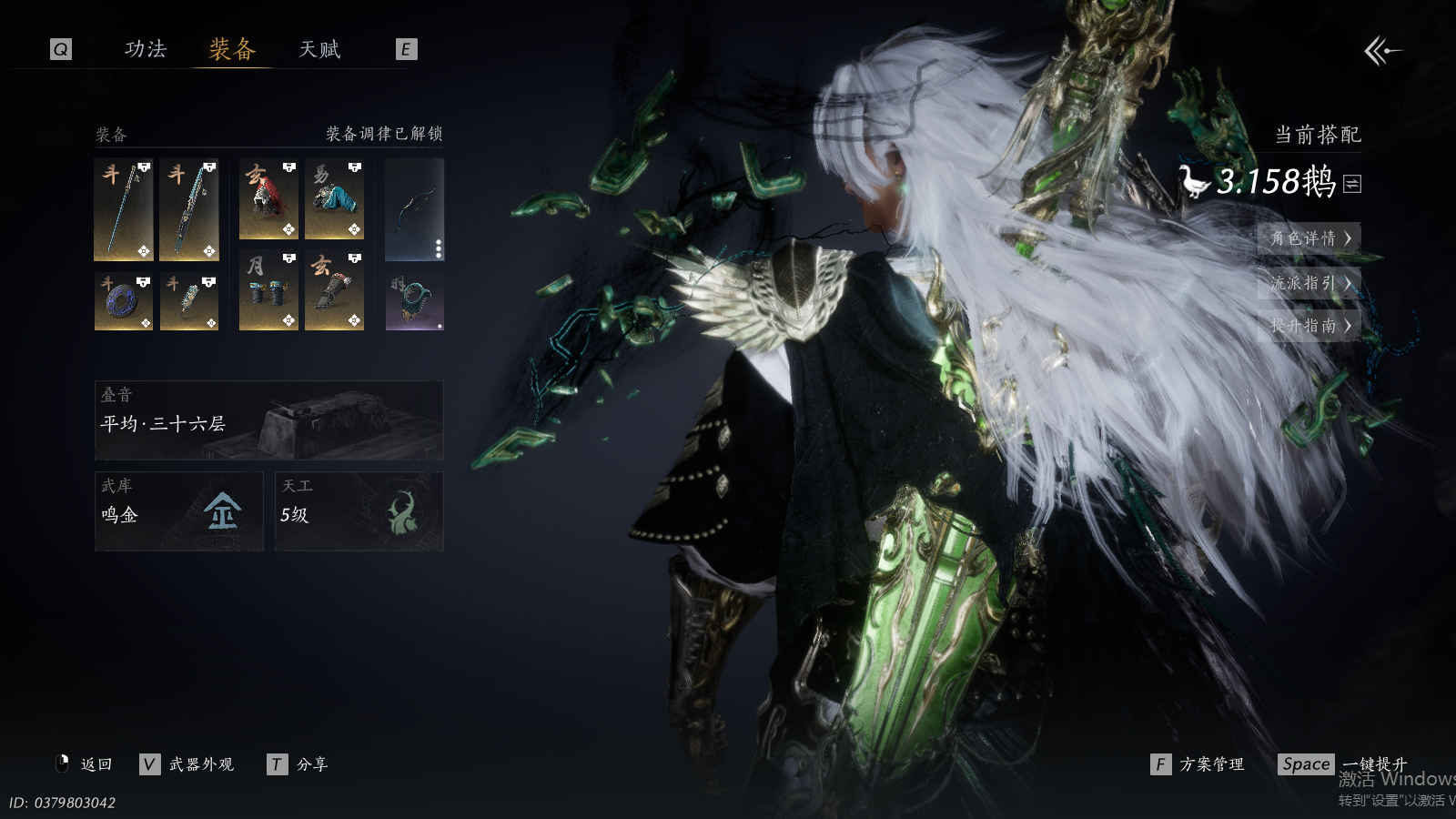The width and height of the screenshot is (1456, 819).
Task: Open the 天赋 talent tab
Action: tap(319, 49)
